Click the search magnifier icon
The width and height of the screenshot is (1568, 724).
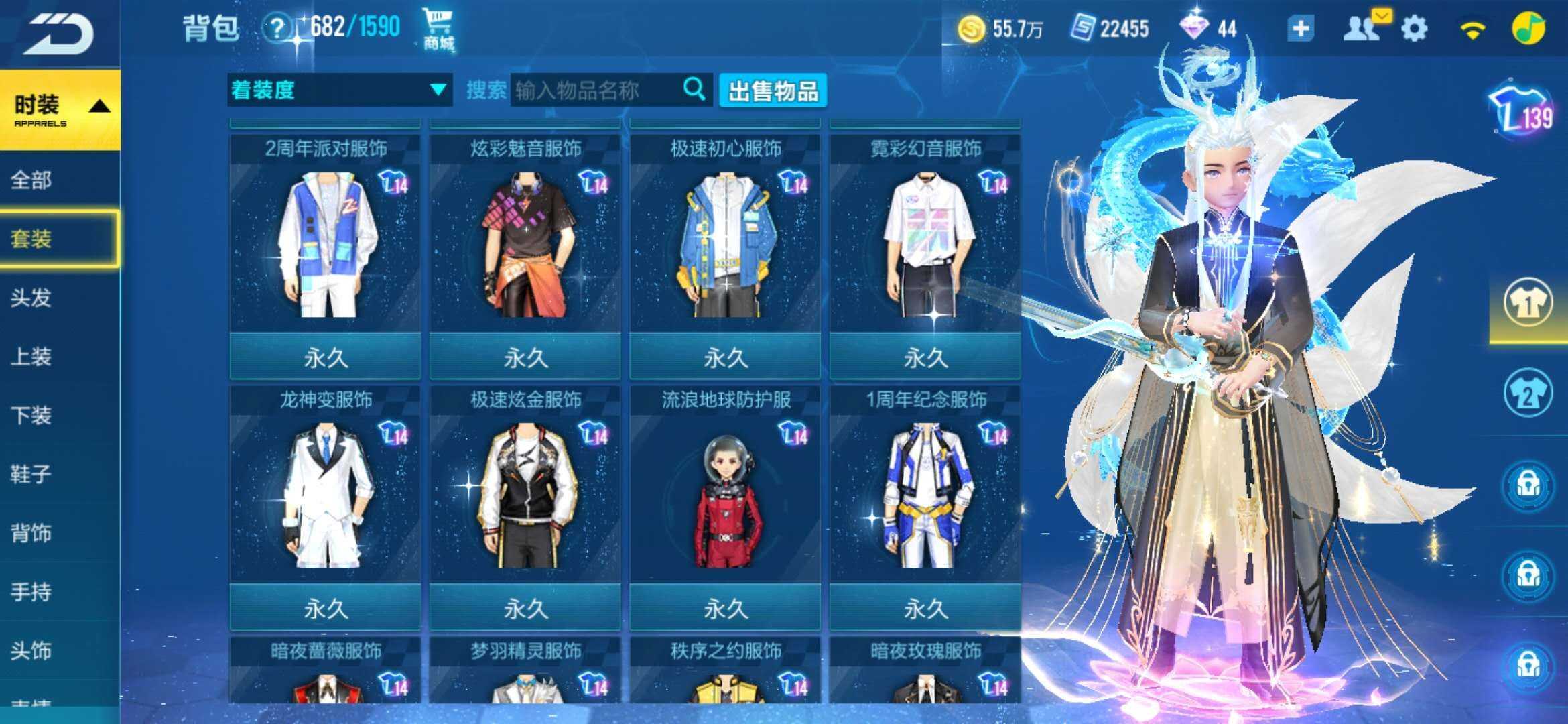[694, 89]
